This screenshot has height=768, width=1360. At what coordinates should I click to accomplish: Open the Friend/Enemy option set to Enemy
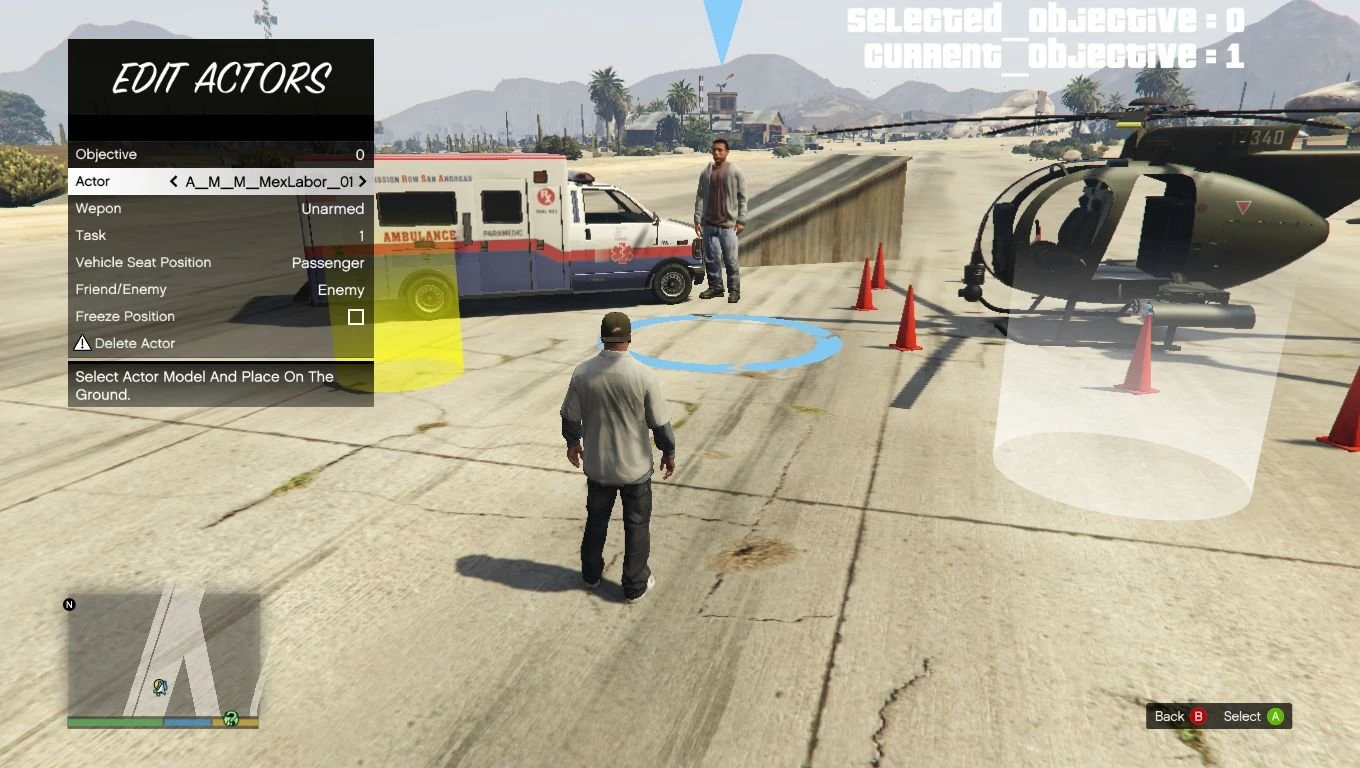click(220, 289)
